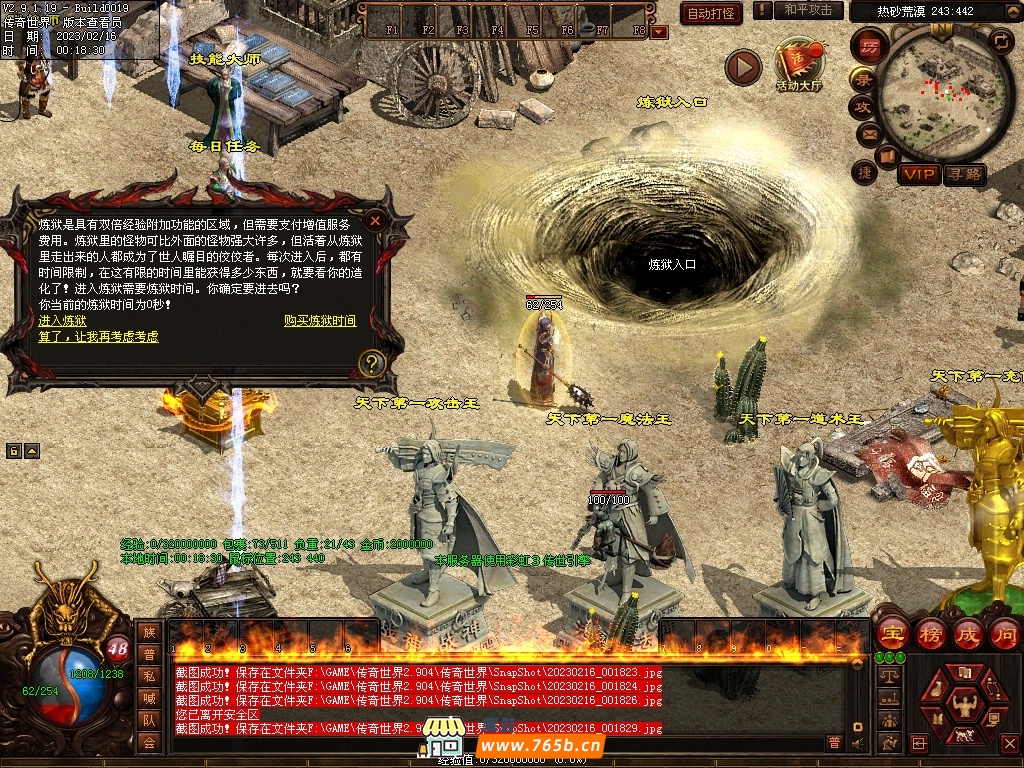Show the 榜 rankings button
This screenshot has width=1024, height=768.
[x=930, y=633]
